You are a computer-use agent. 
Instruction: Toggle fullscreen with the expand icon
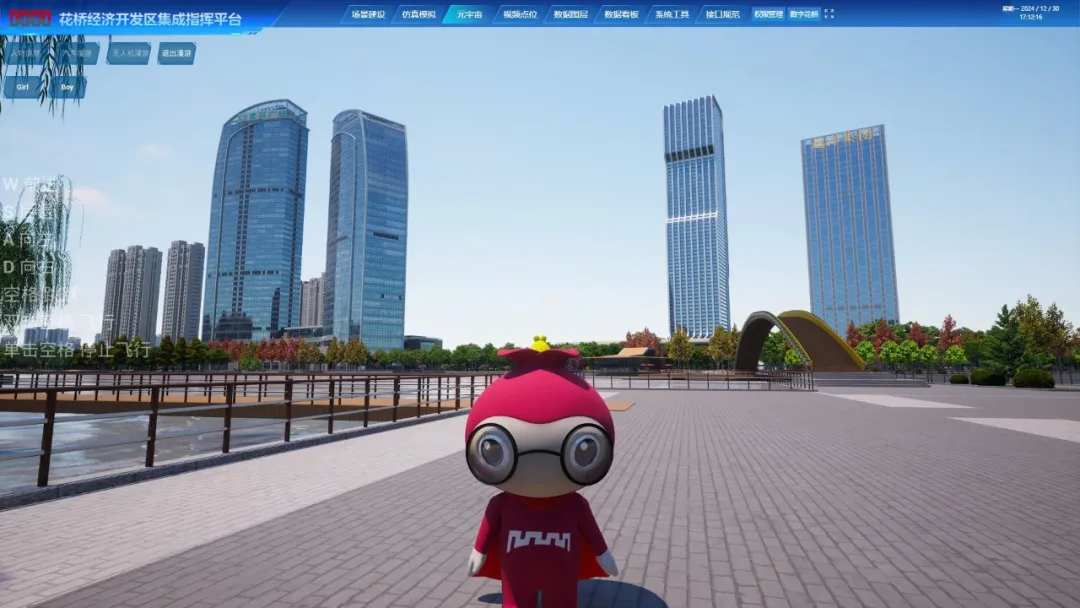click(828, 14)
